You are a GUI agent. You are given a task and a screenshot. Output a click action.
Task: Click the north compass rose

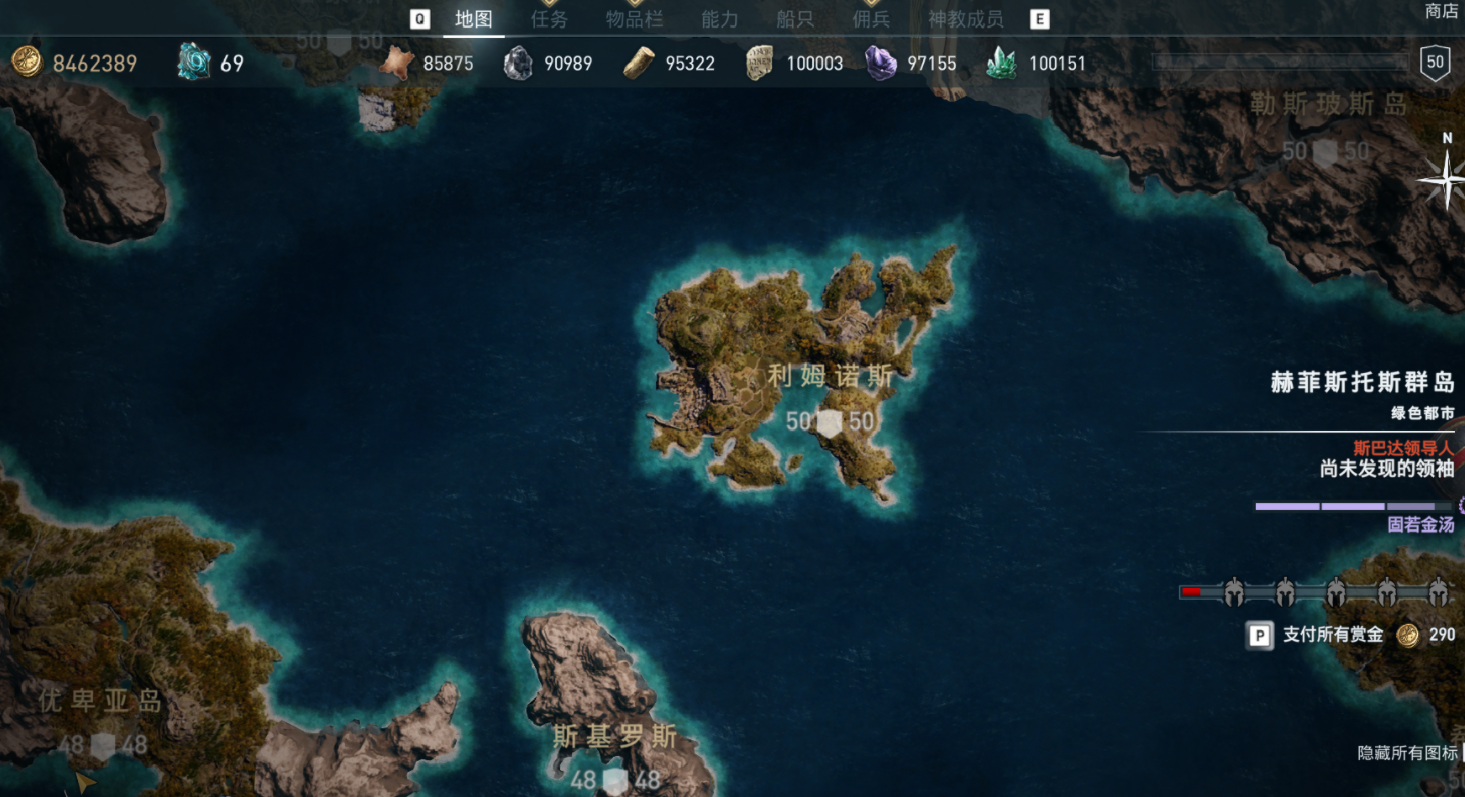click(1445, 178)
